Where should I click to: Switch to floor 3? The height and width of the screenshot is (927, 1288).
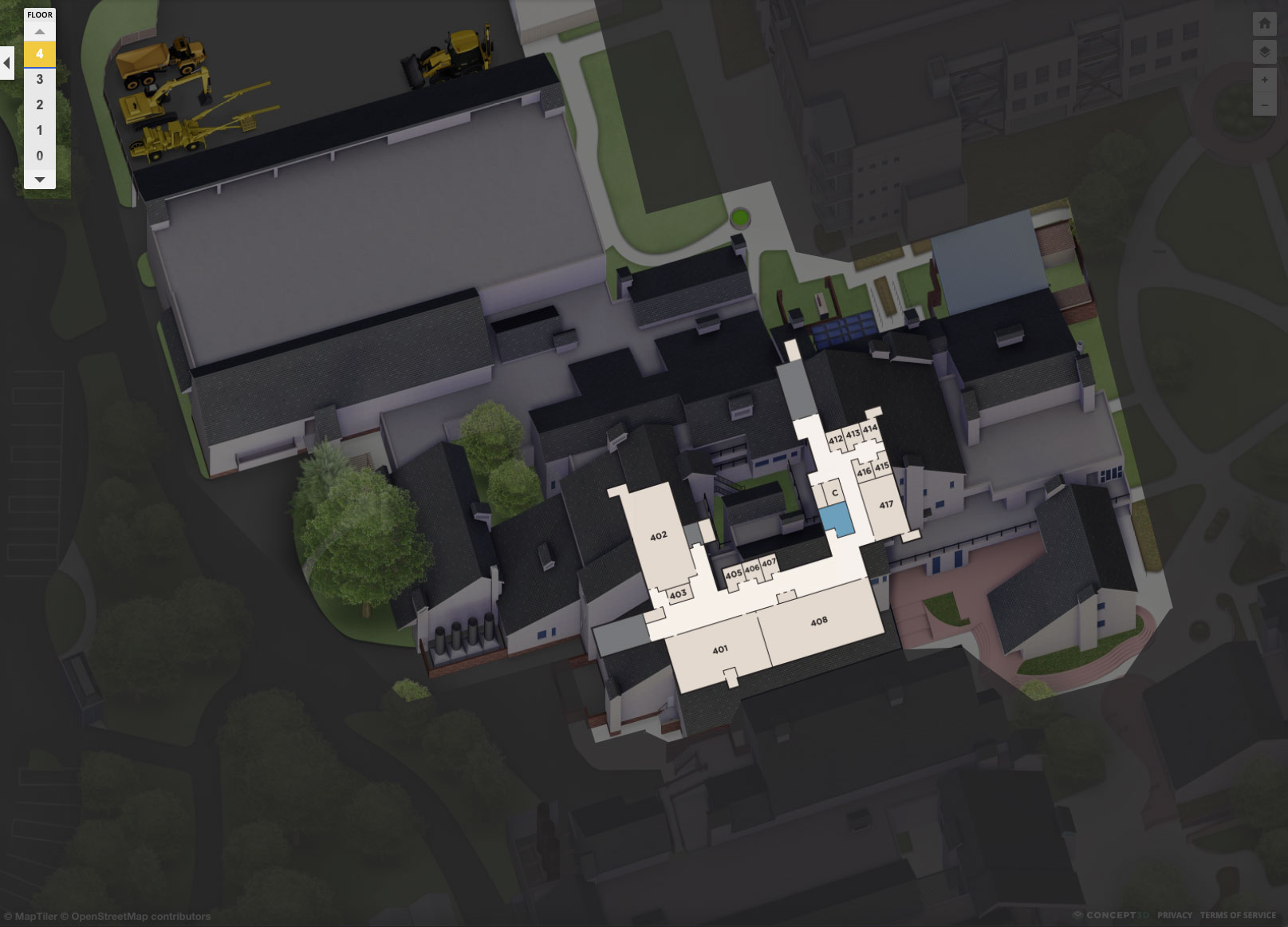38,81
